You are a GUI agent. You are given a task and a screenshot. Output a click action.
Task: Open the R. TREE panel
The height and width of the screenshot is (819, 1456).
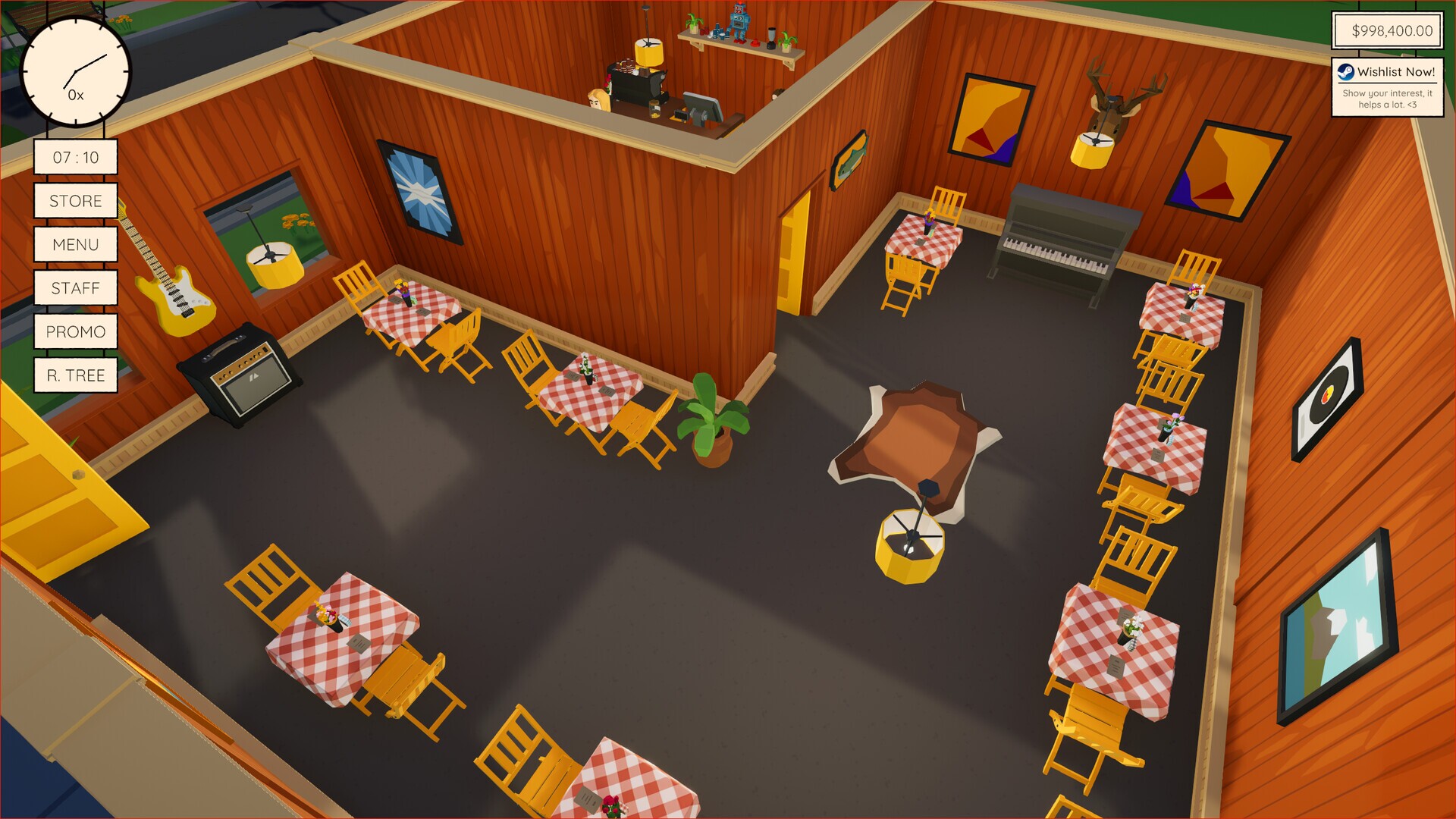pos(75,375)
